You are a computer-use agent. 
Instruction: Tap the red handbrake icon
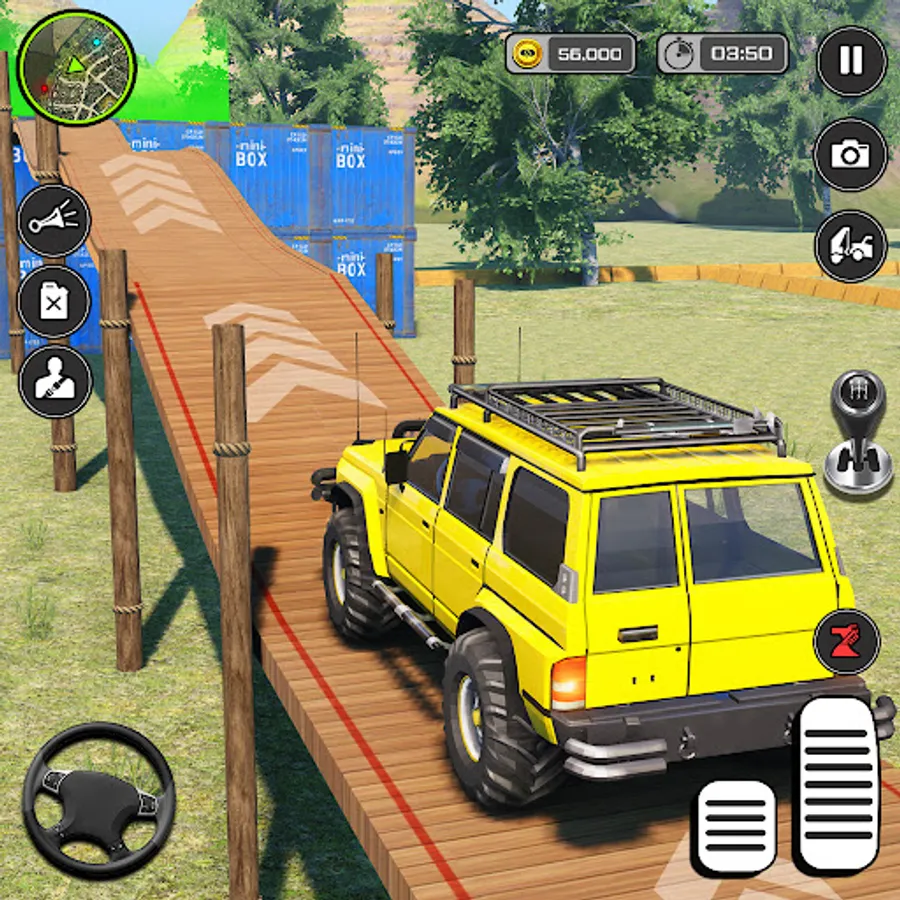[847, 641]
